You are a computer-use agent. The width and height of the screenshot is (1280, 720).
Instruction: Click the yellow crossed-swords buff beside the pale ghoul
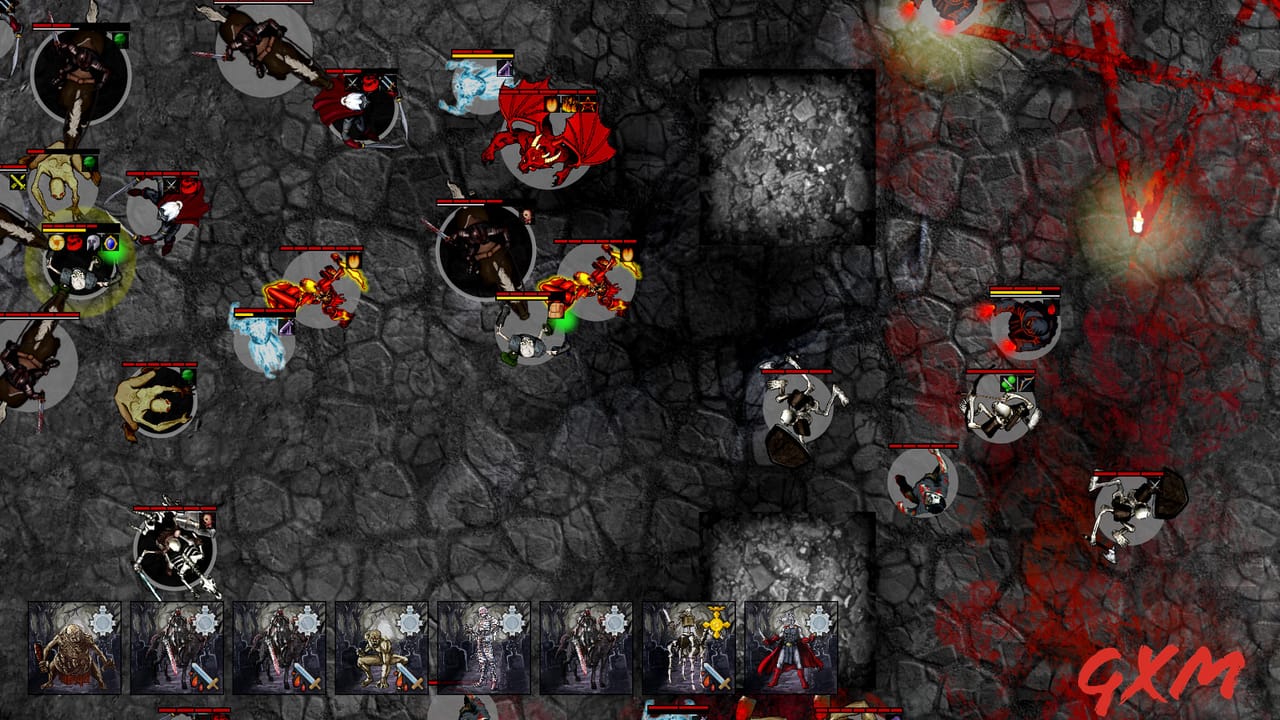[18, 182]
